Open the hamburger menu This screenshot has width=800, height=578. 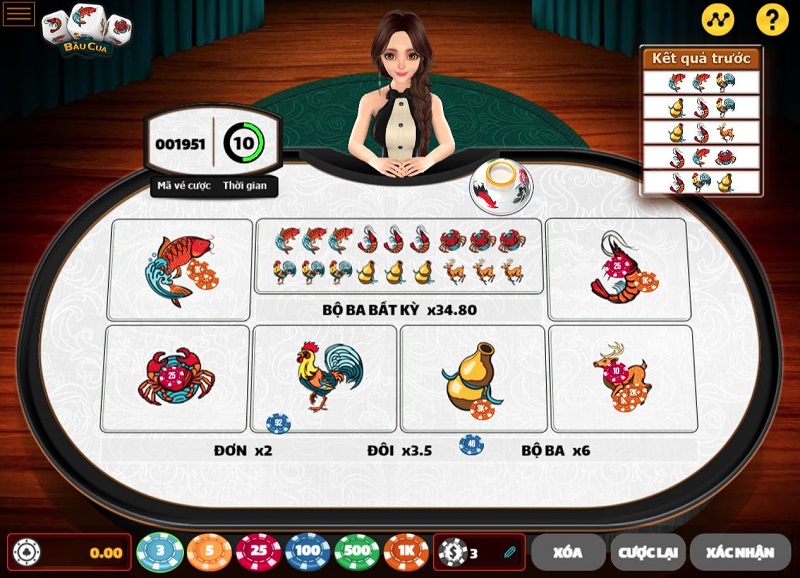point(19,14)
